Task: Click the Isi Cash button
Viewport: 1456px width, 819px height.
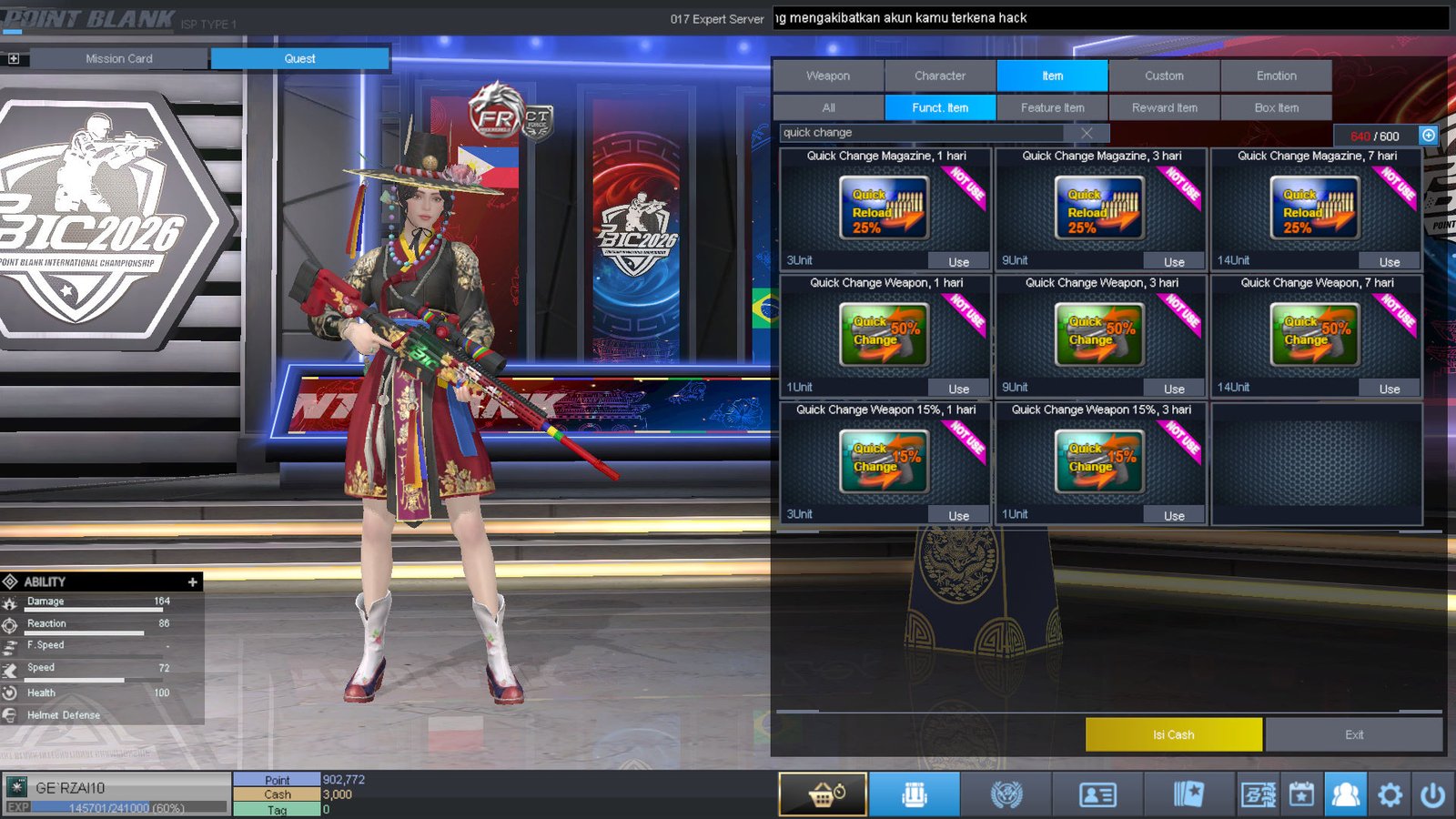Action: point(1173,734)
